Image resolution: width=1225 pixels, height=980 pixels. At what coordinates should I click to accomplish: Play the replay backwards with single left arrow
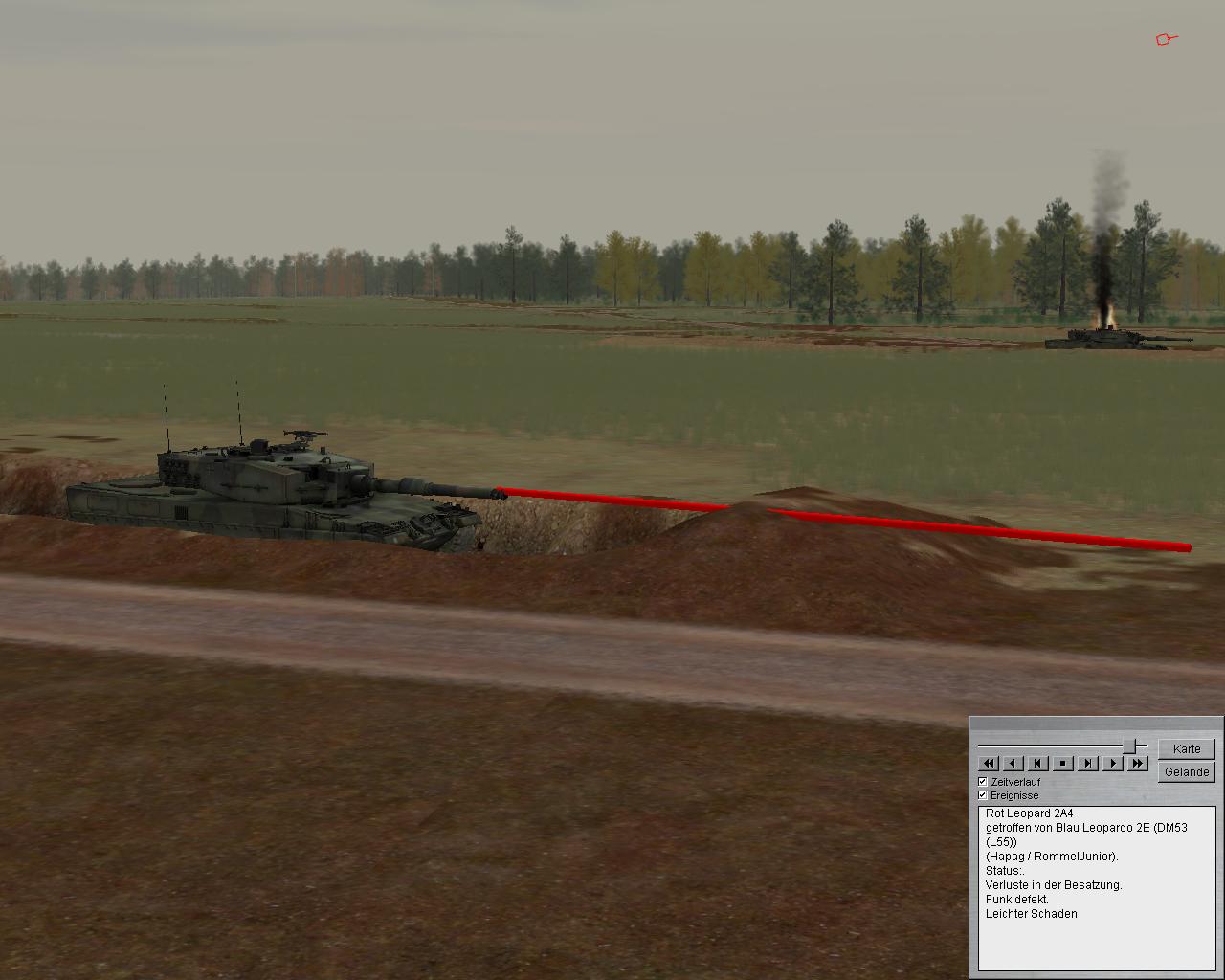[x=1013, y=763]
